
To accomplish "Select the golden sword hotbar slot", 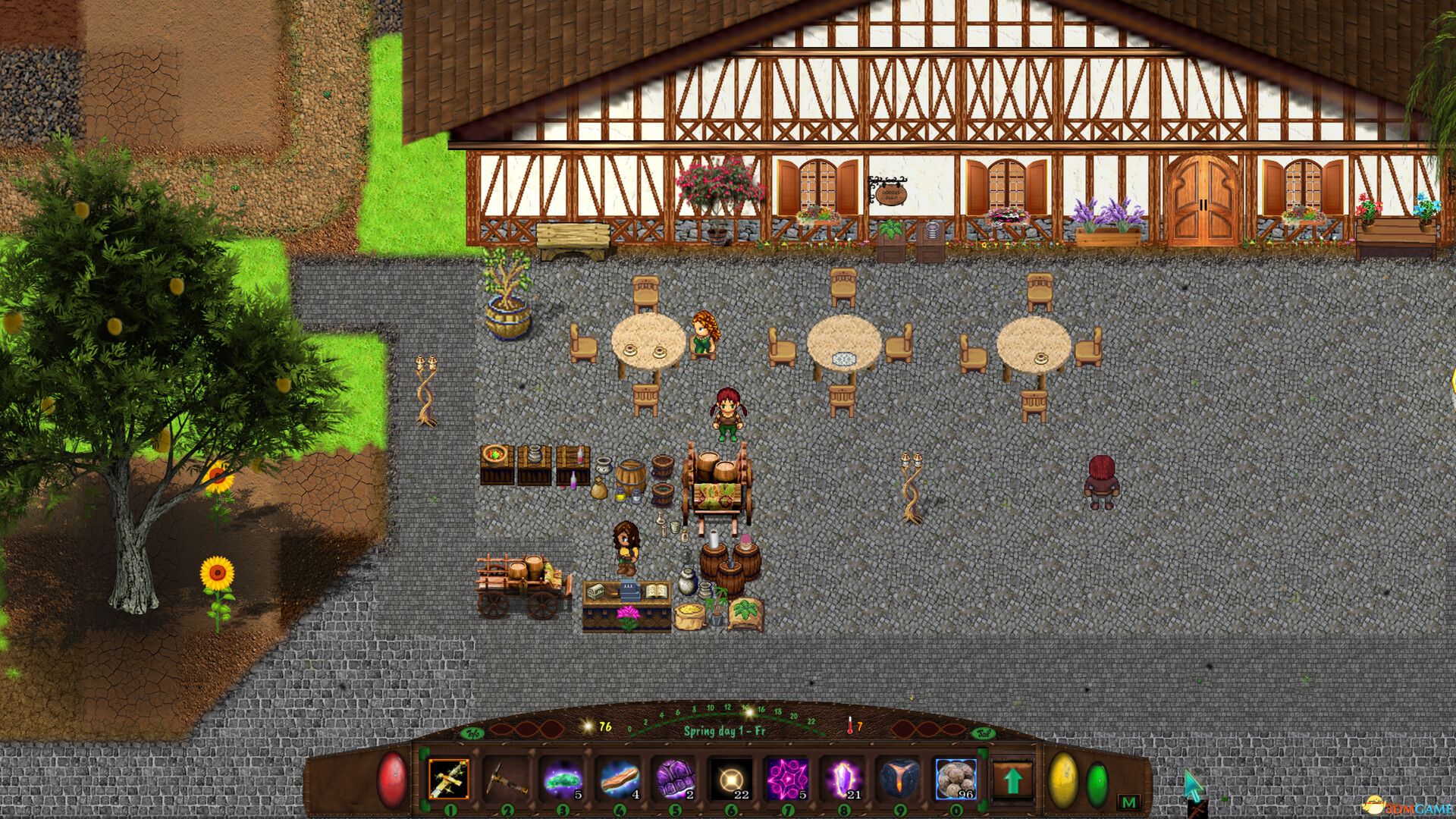I will pyautogui.click(x=448, y=780).
